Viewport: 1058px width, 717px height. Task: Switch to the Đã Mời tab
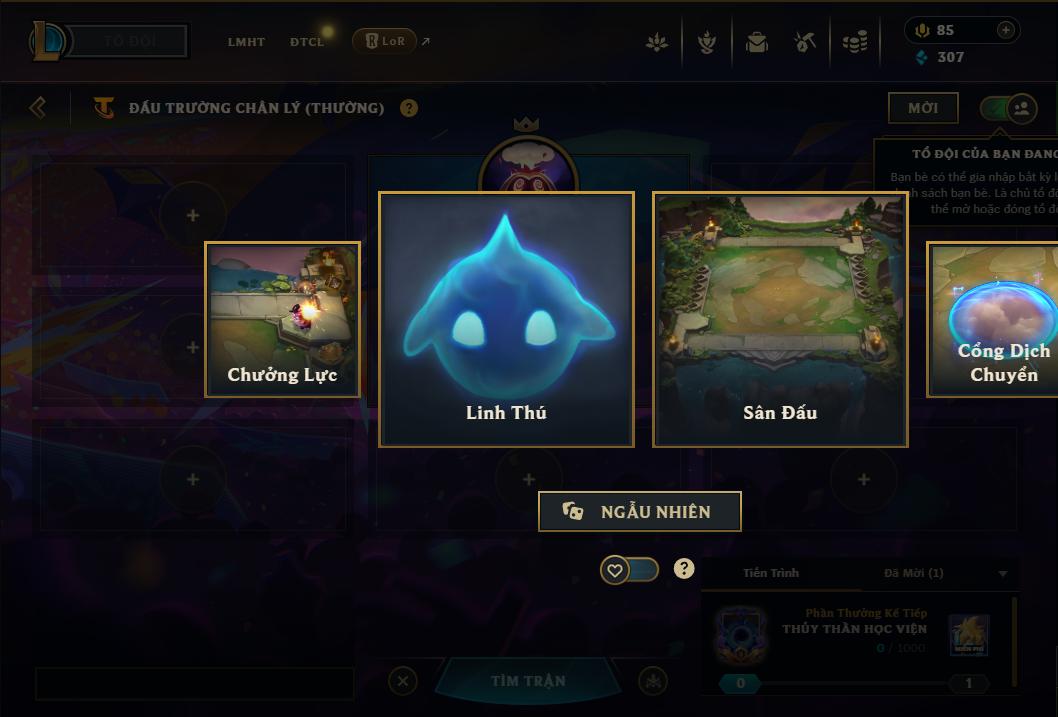pyautogui.click(x=913, y=573)
